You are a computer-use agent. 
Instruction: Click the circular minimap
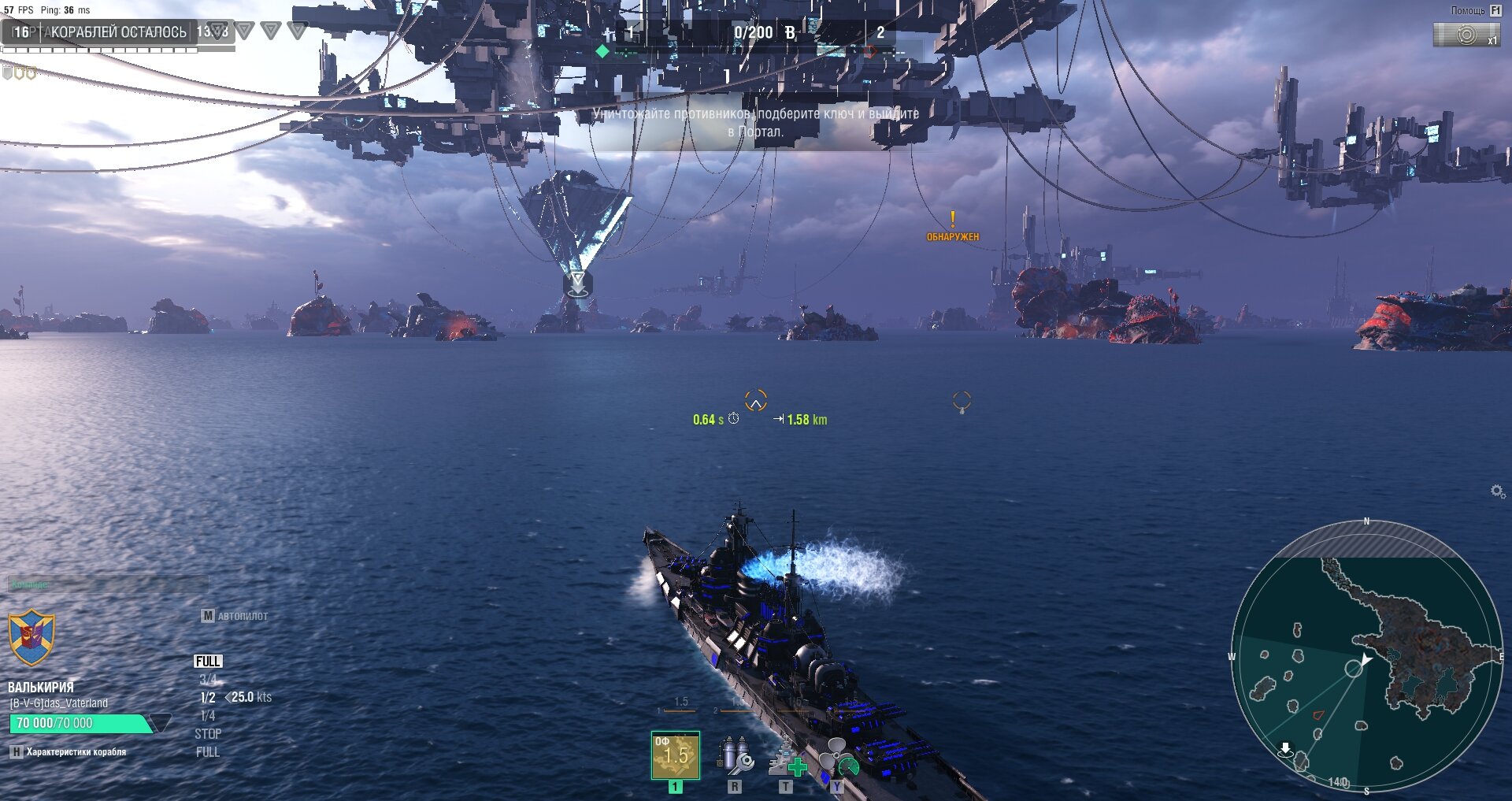(1366, 655)
